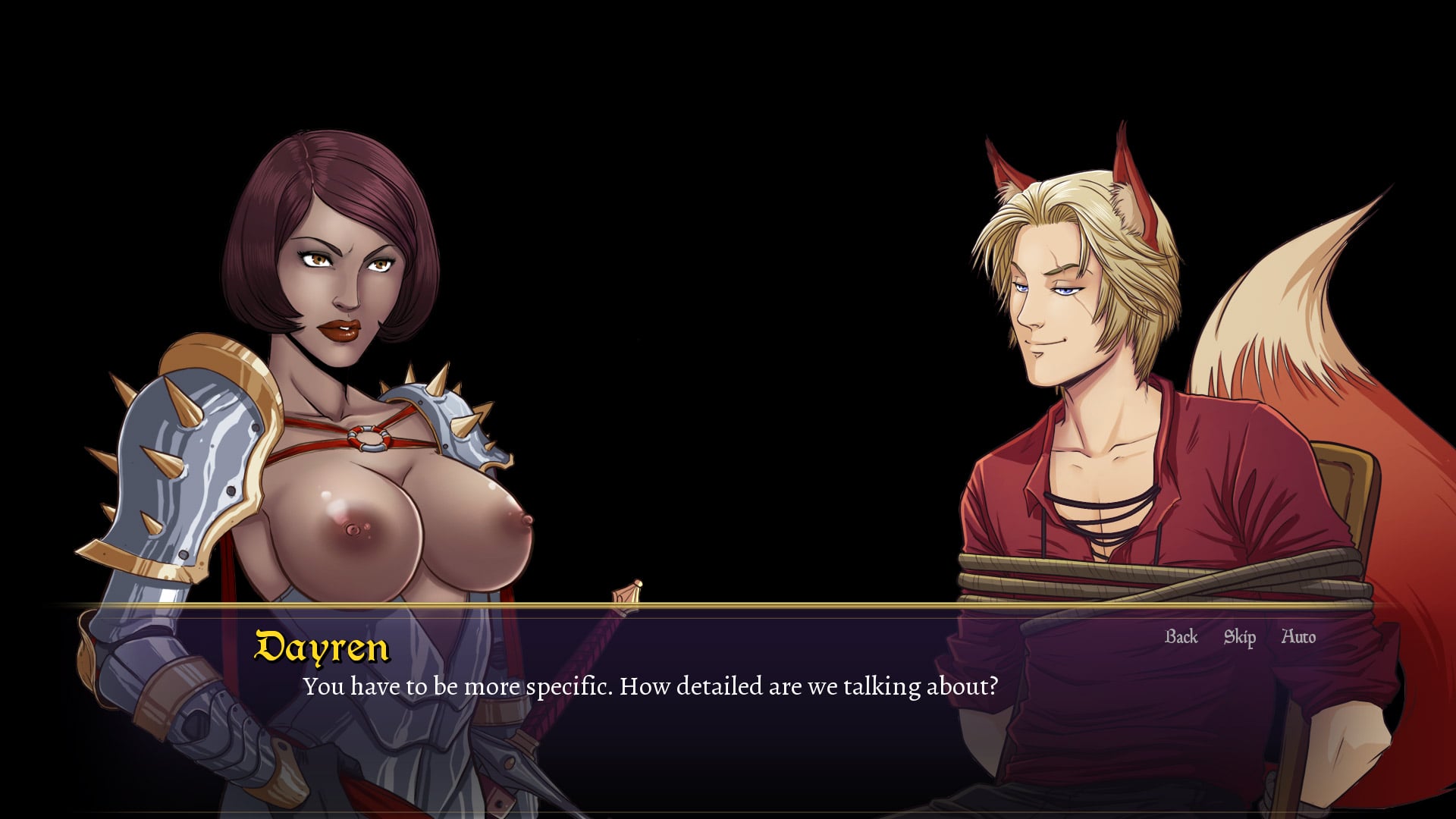Turn on Auto dialogue advance
This screenshot has height=819, width=1456.
pos(1298,637)
